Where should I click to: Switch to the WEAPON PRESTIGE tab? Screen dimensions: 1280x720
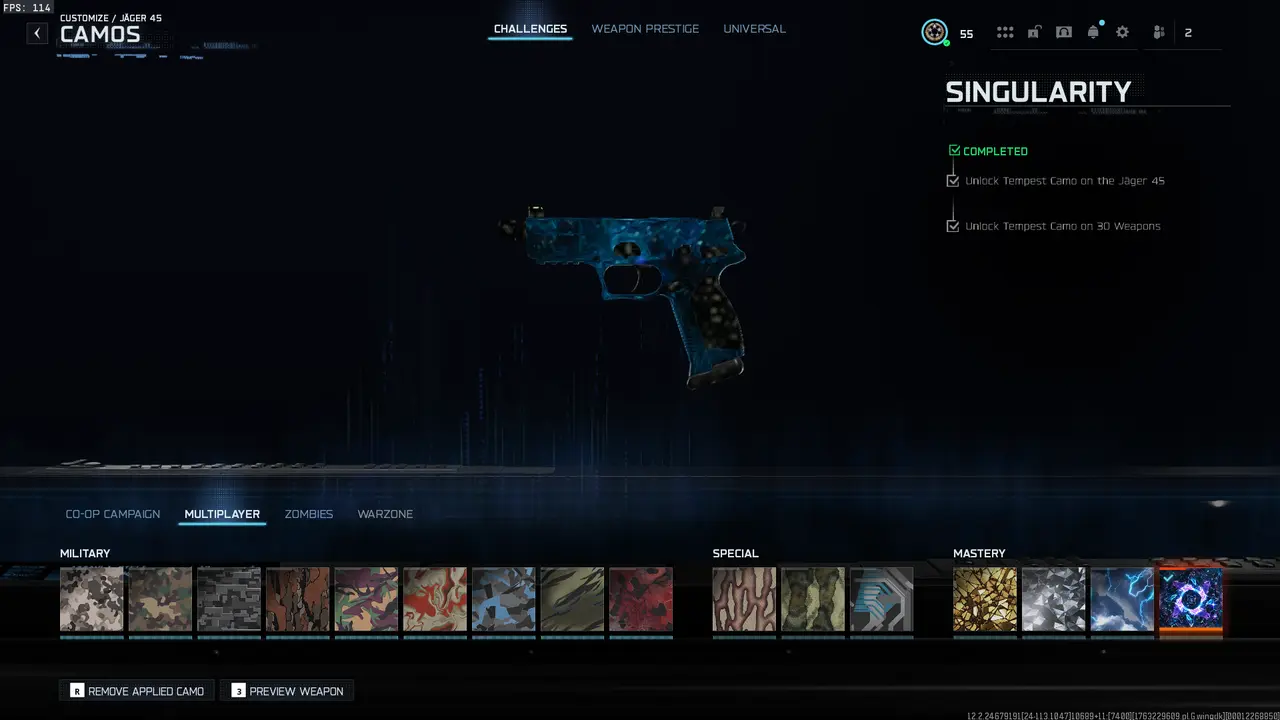[645, 28]
